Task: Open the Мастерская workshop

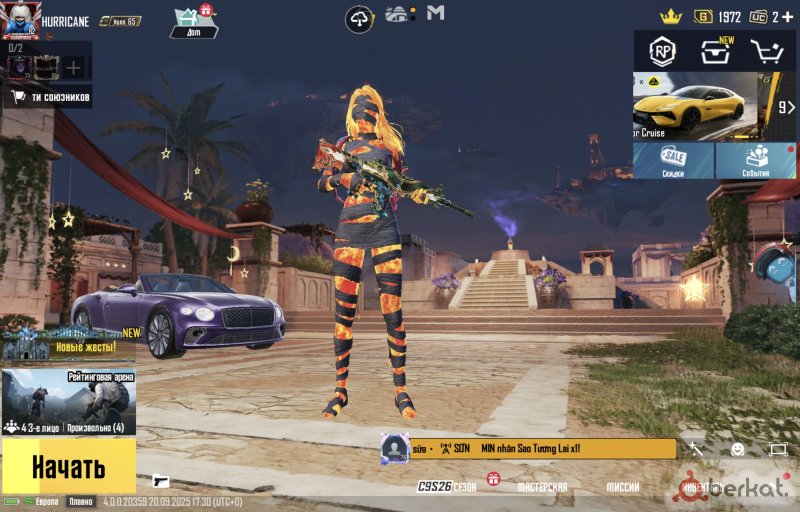Action: click(x=542, y=487)
